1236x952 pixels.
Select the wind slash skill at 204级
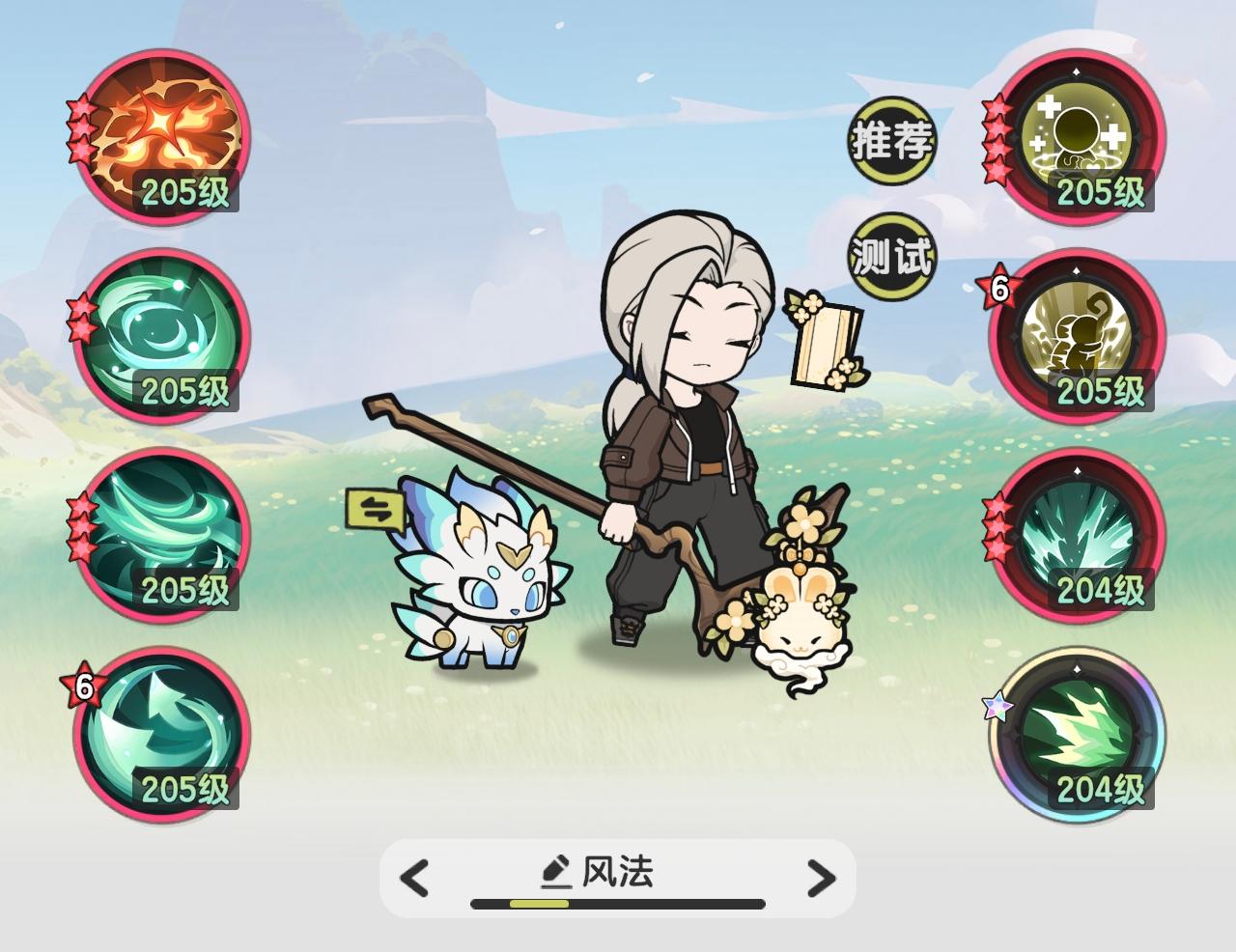pyautogui.click(x=1077, y=541)
